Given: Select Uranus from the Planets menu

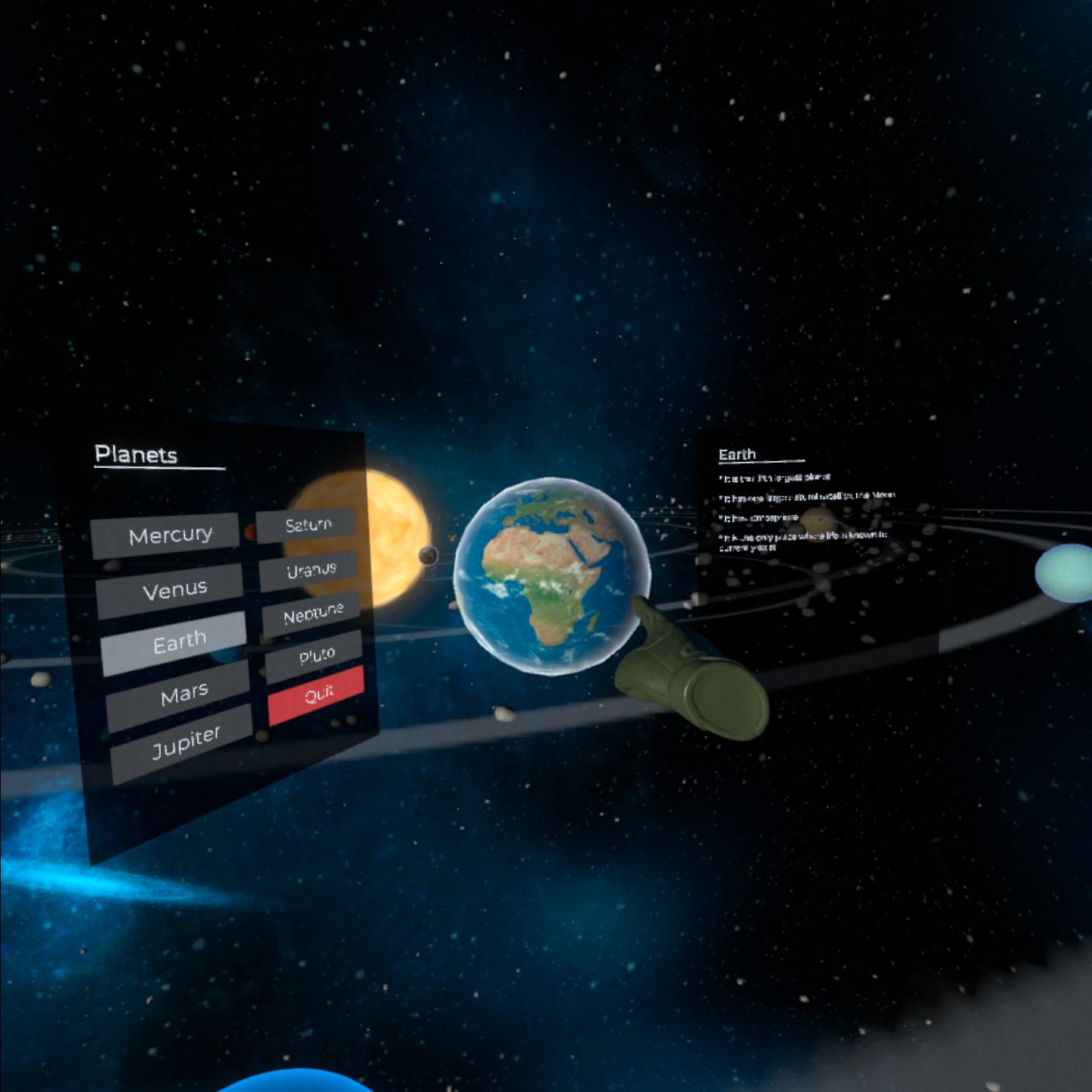Looking at the screenshot, I should tap(312, 568).
